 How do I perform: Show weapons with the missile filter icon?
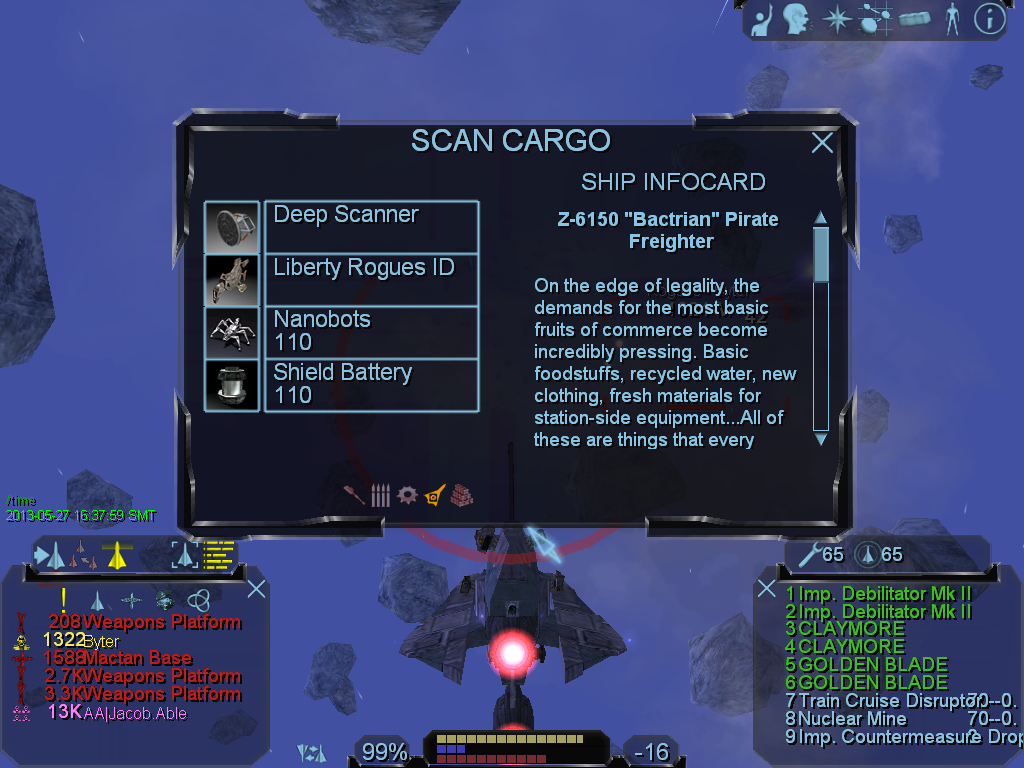tap(355, 495)
